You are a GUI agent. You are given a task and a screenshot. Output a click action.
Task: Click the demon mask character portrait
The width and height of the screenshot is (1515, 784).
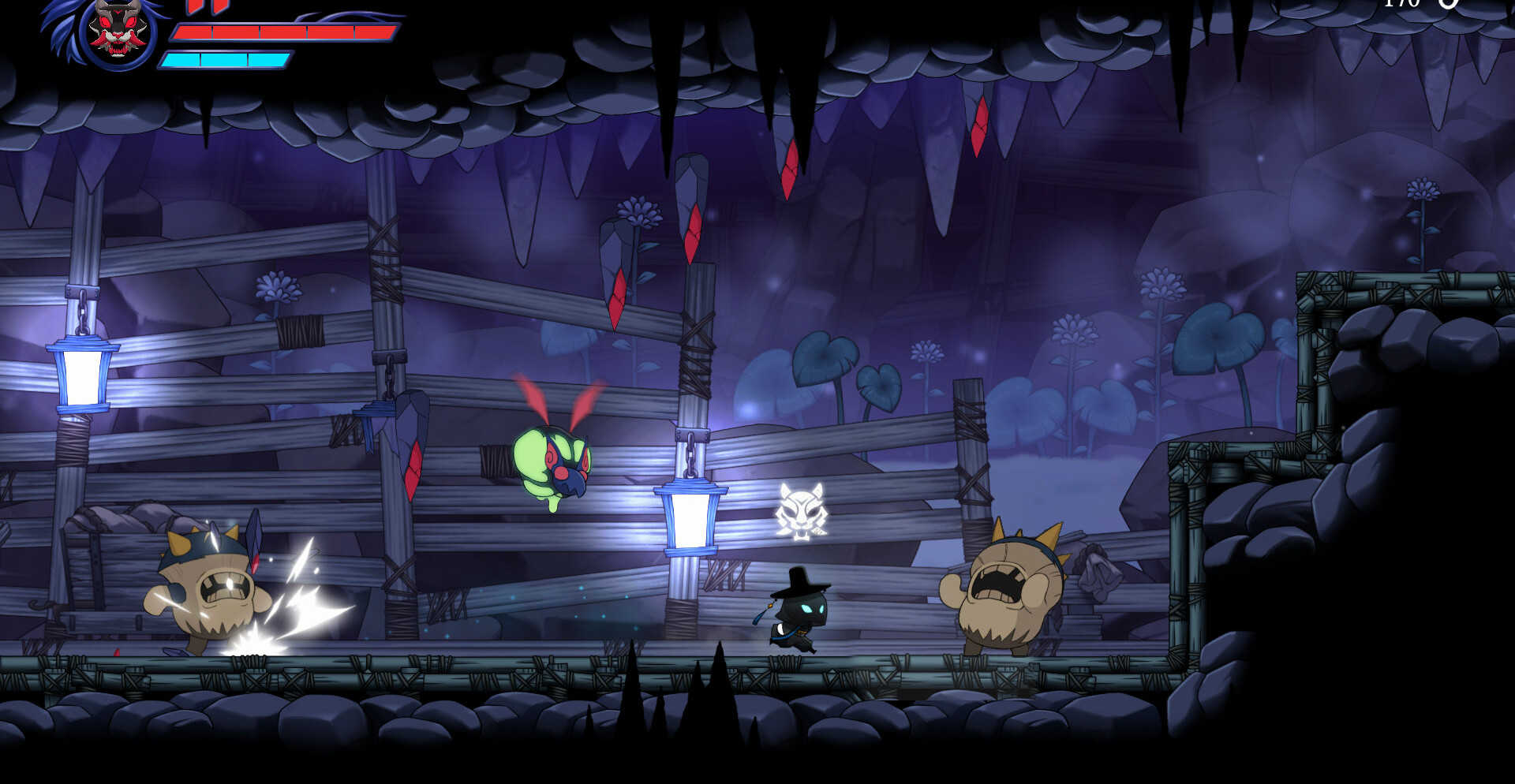[x=117, y=32]
